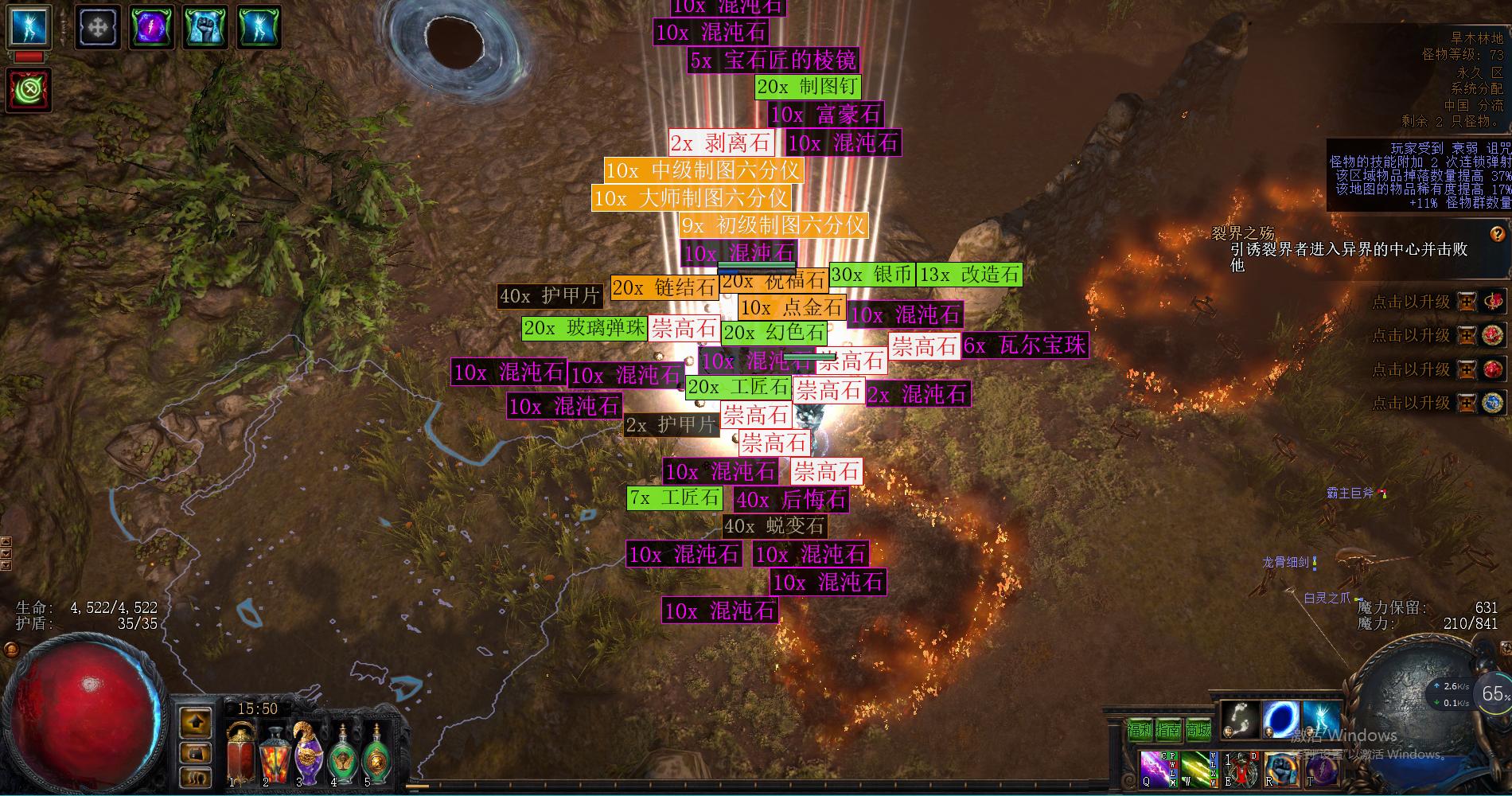Select the purple lightning orb skill on T
1512x796 pixels.
(1321, 768)
